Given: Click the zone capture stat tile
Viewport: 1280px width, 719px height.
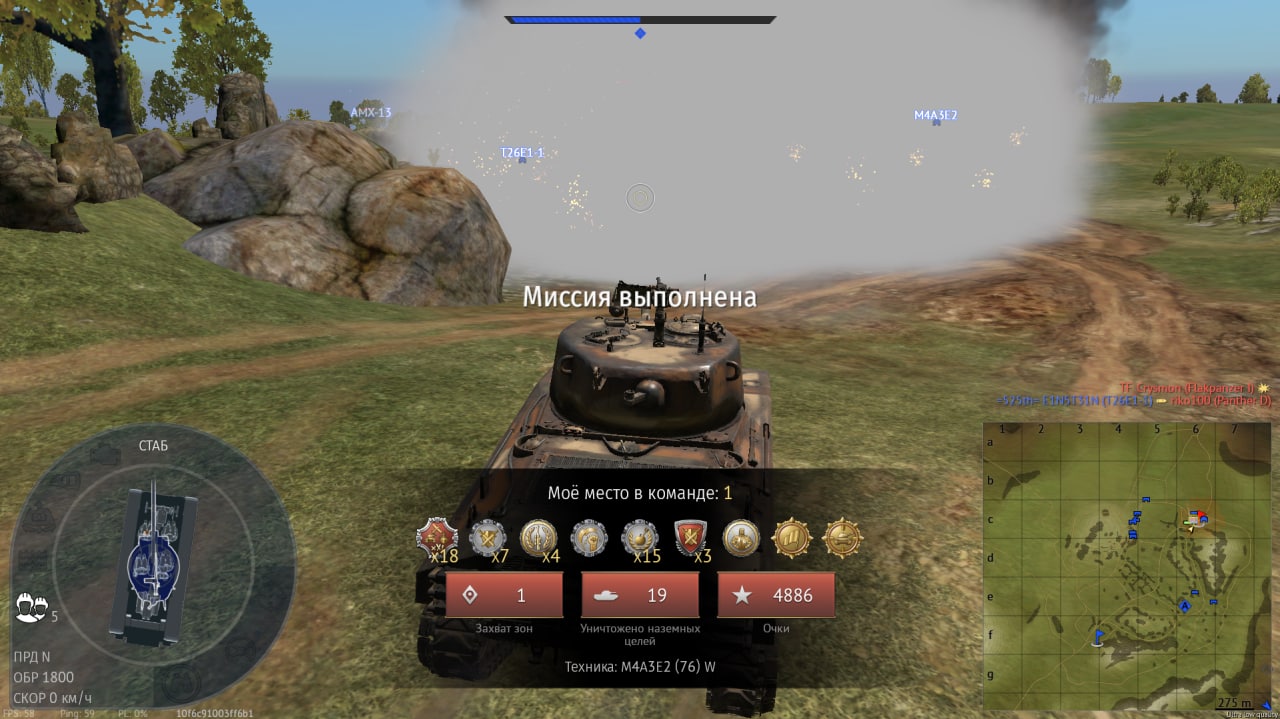Looking at the screenshot, I should (x=504, y=595).
